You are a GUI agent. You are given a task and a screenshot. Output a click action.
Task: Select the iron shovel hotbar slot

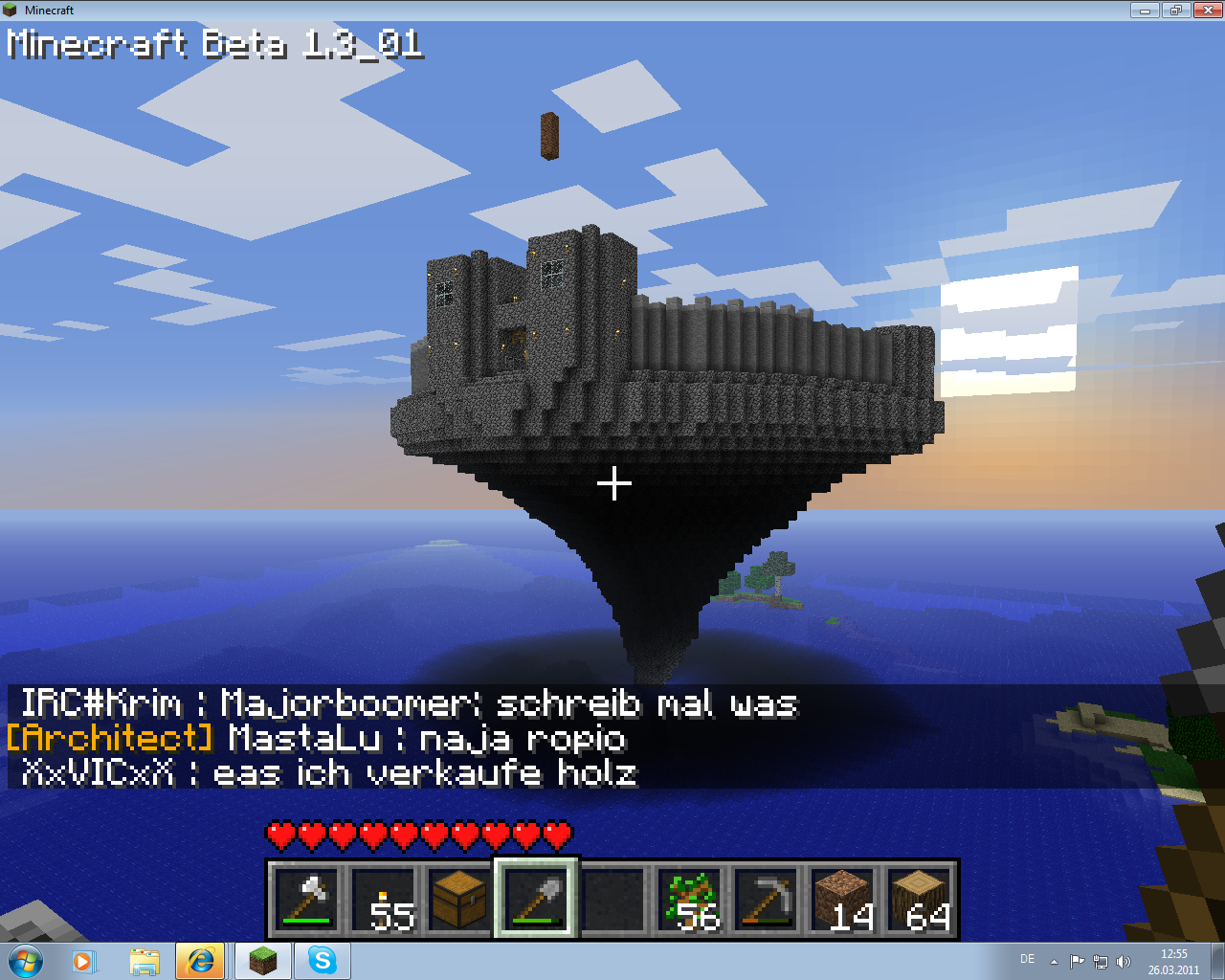tap(536, 900)
